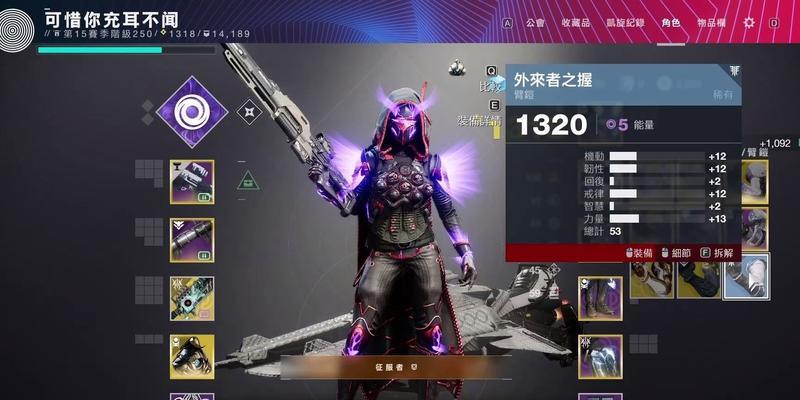Switch to the 物品欄 inventory tab
Viewport: 800px width, 400px height.
(x=711, y=22)
